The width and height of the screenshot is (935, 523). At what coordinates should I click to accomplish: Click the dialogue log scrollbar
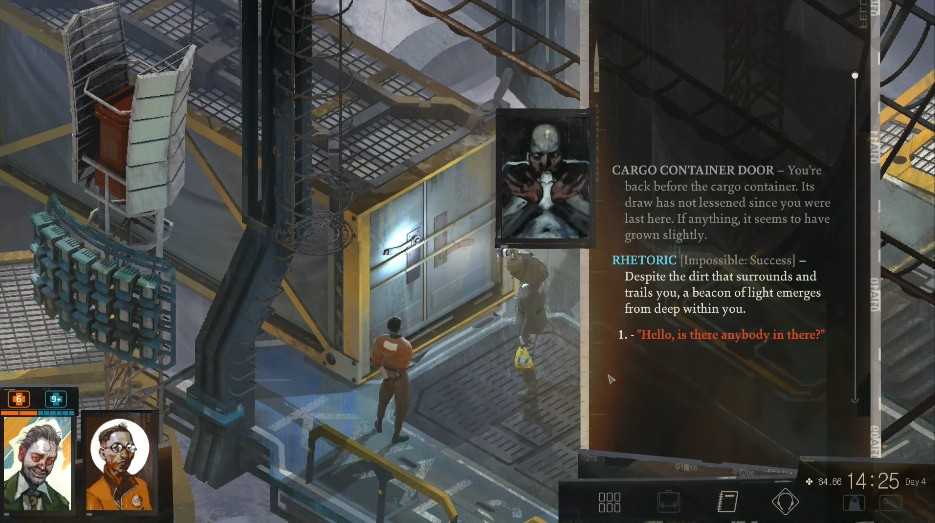855,240
